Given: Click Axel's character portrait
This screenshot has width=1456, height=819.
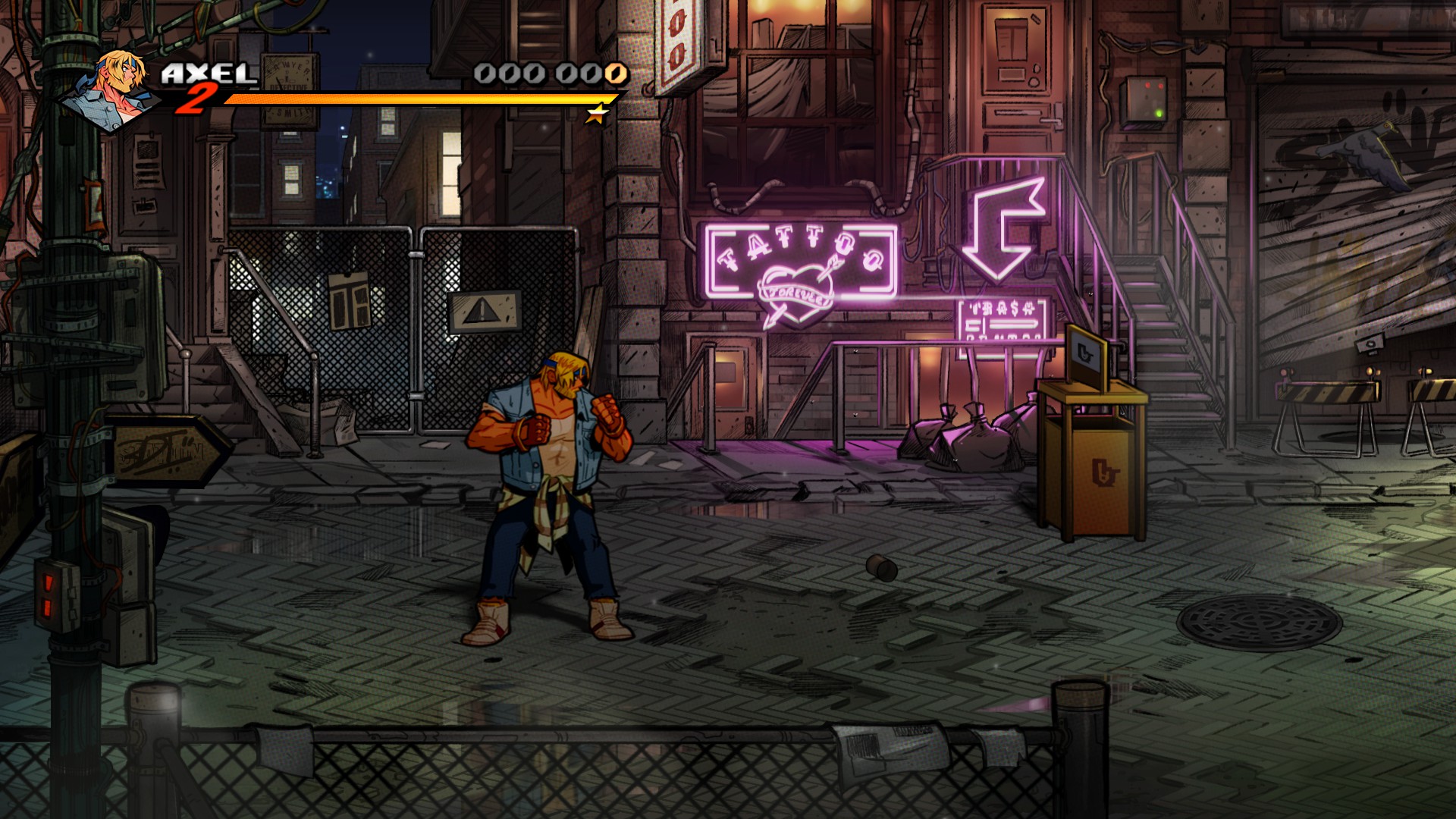Looking at the screenshot, I should 114,89.
